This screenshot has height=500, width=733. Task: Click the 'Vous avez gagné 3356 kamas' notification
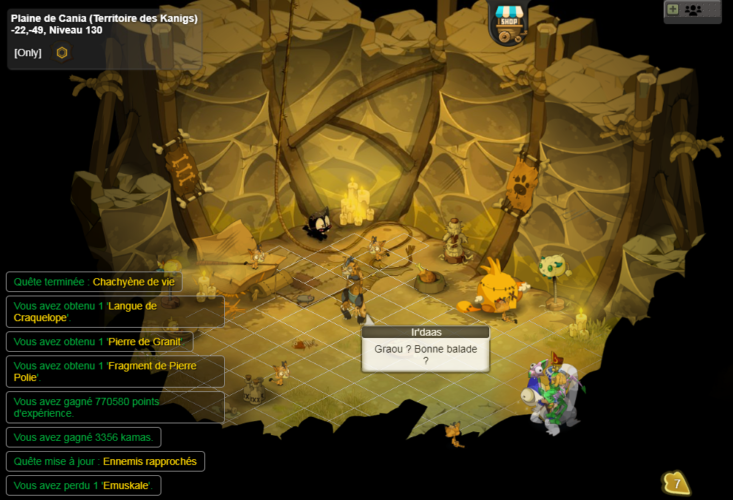(84, 437)
